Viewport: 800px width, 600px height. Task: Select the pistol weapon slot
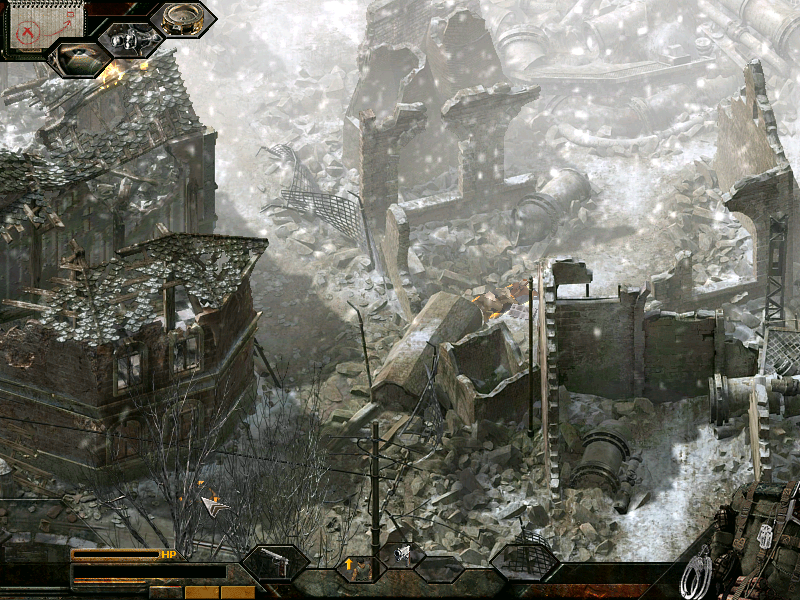274,564
